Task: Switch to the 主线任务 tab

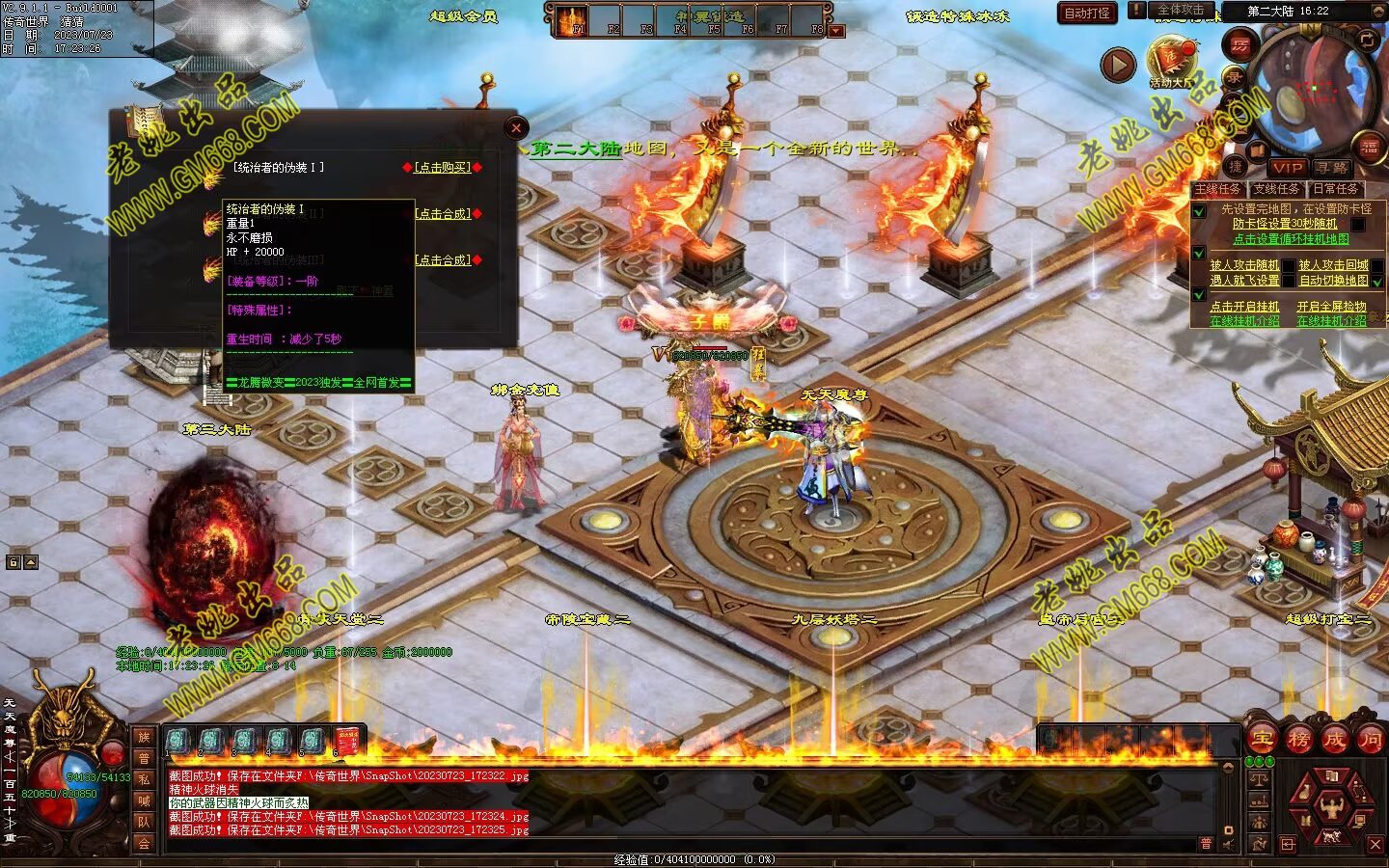Action: click(x=1218, y=189)
